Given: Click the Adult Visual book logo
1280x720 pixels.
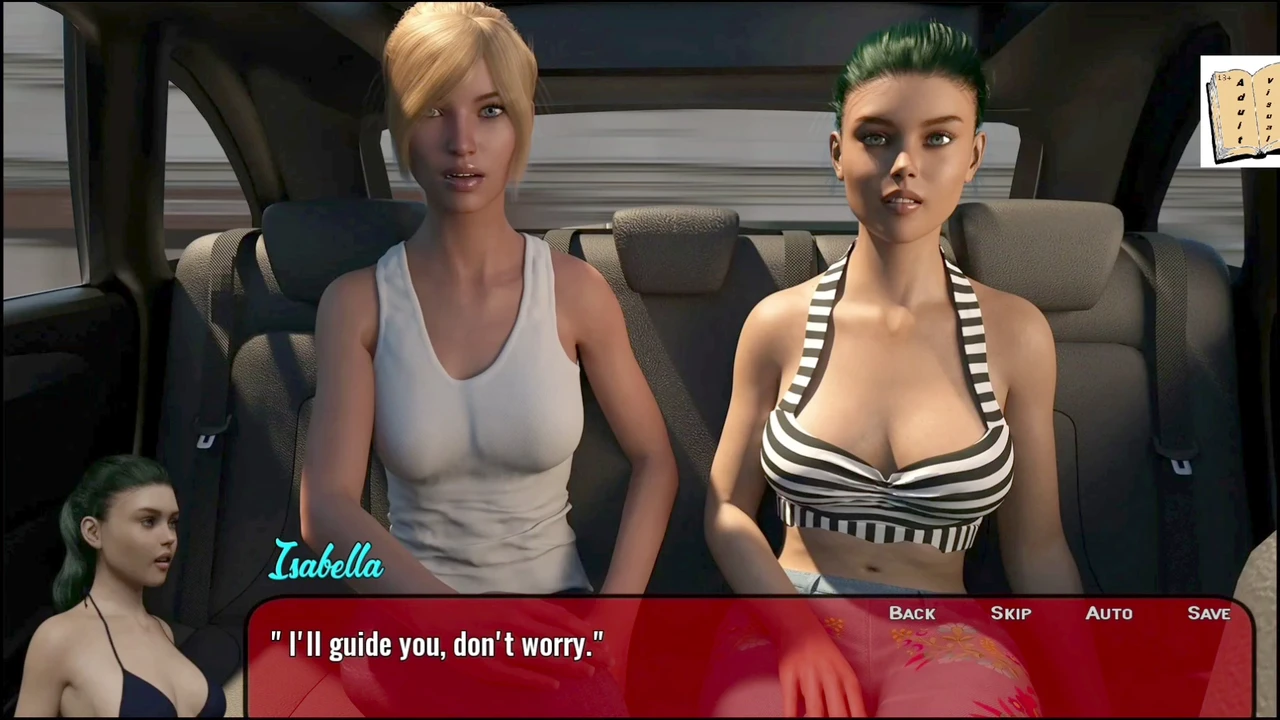Looking at the screenshot, I should point(1241,111).
